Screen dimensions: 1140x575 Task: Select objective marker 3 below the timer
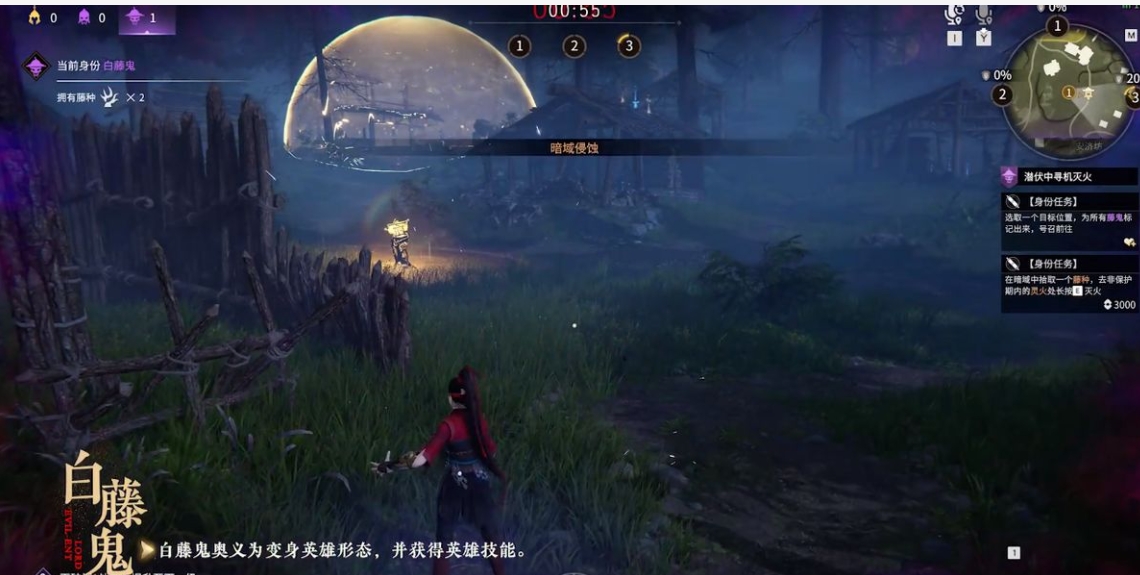[x=628, y=46]
